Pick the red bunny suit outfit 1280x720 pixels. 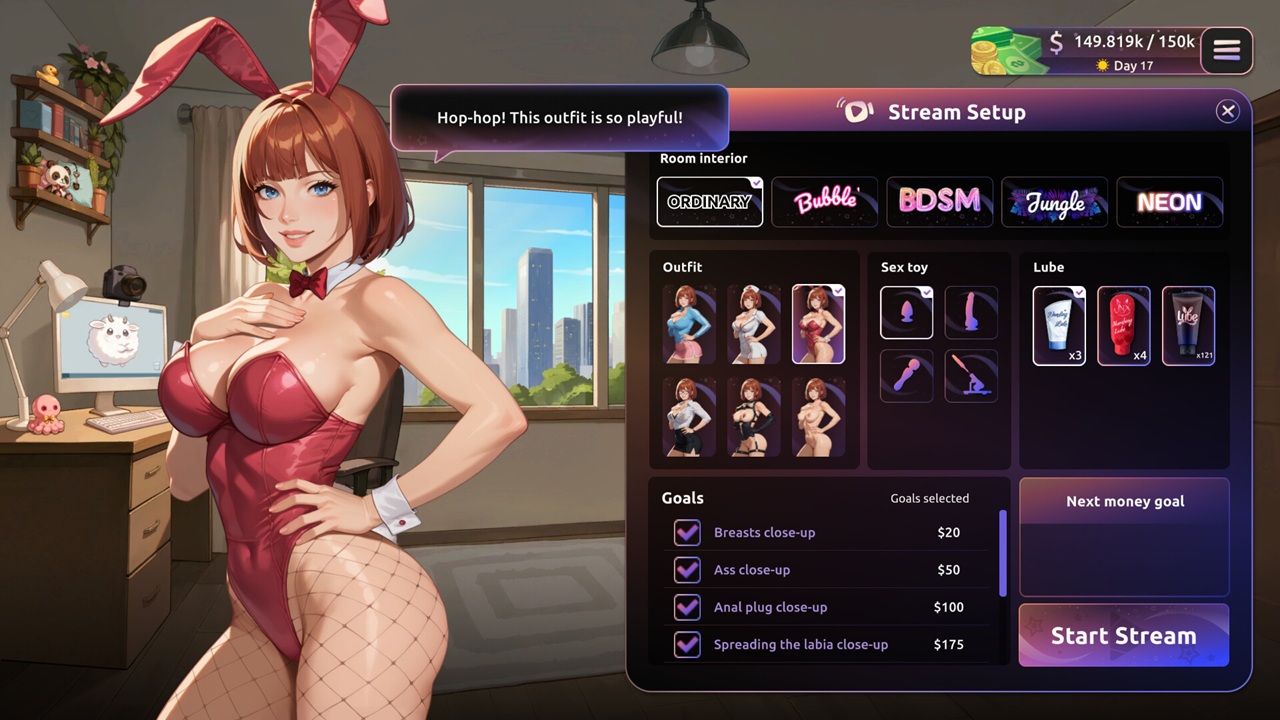(x=818, y=324)
